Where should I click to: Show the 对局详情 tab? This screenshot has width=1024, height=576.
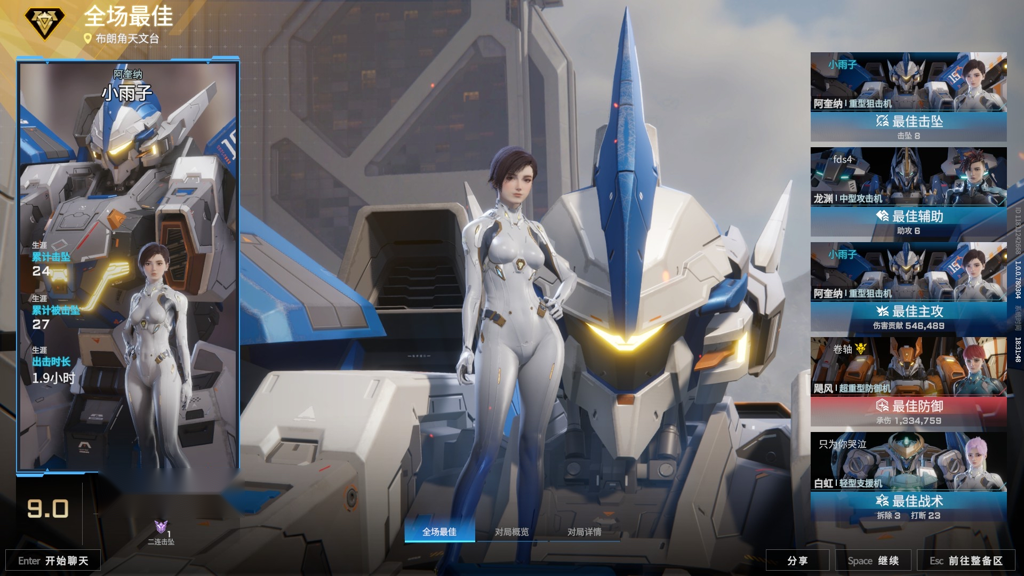585,532
